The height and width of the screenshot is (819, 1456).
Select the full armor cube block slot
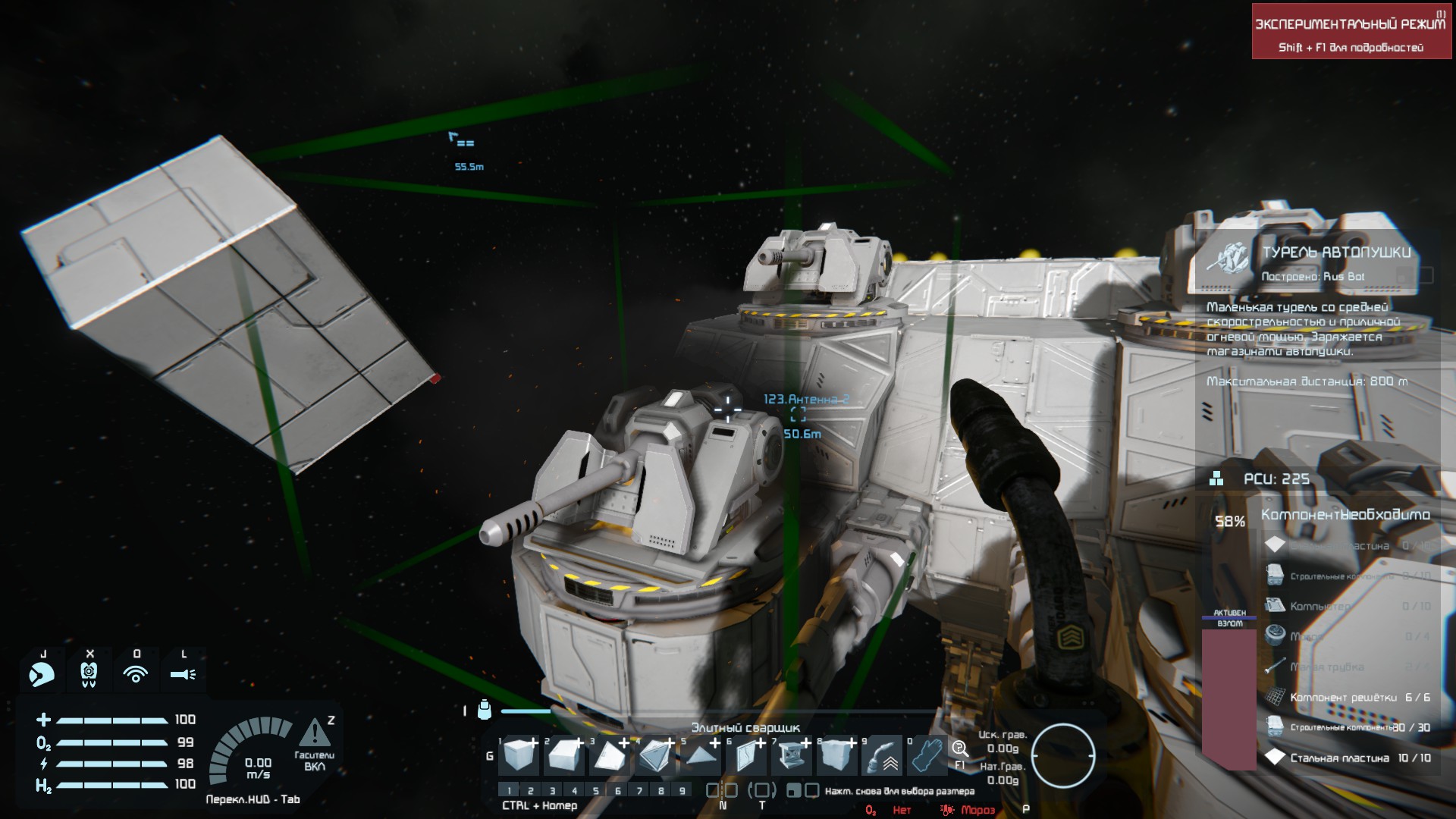(519, 755)
